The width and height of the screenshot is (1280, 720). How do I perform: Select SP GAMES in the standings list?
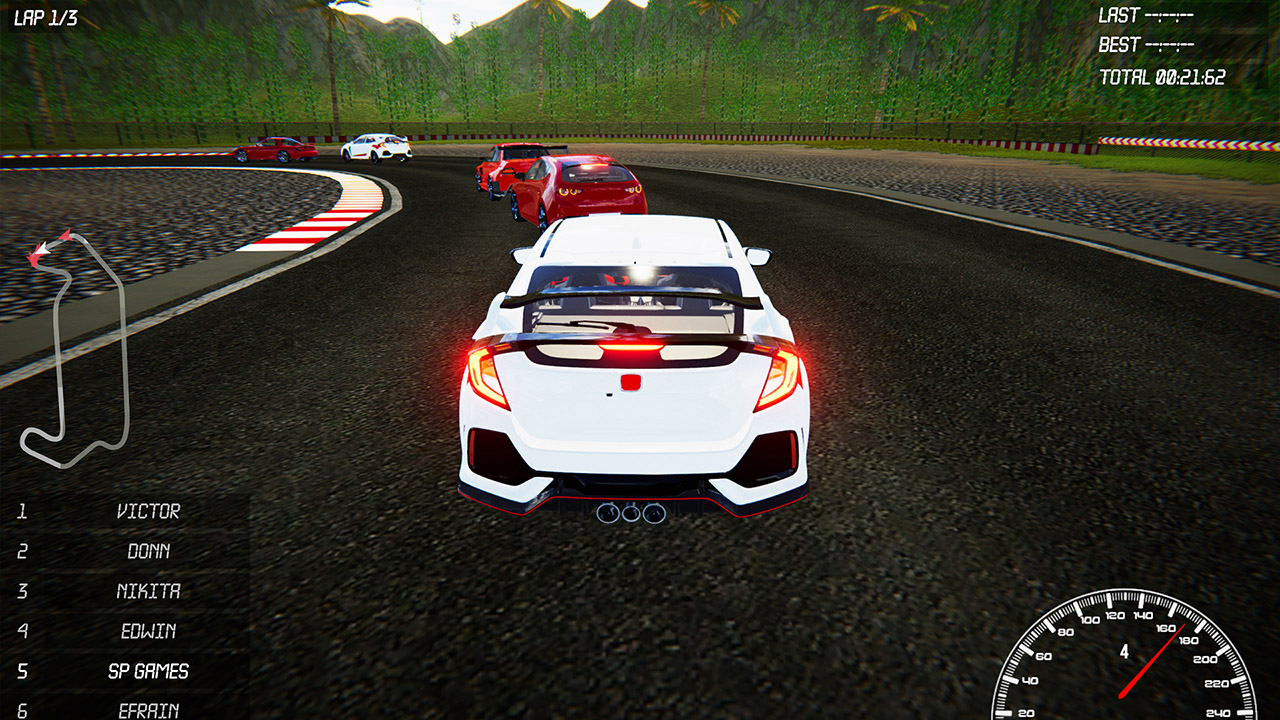point(150,671)
